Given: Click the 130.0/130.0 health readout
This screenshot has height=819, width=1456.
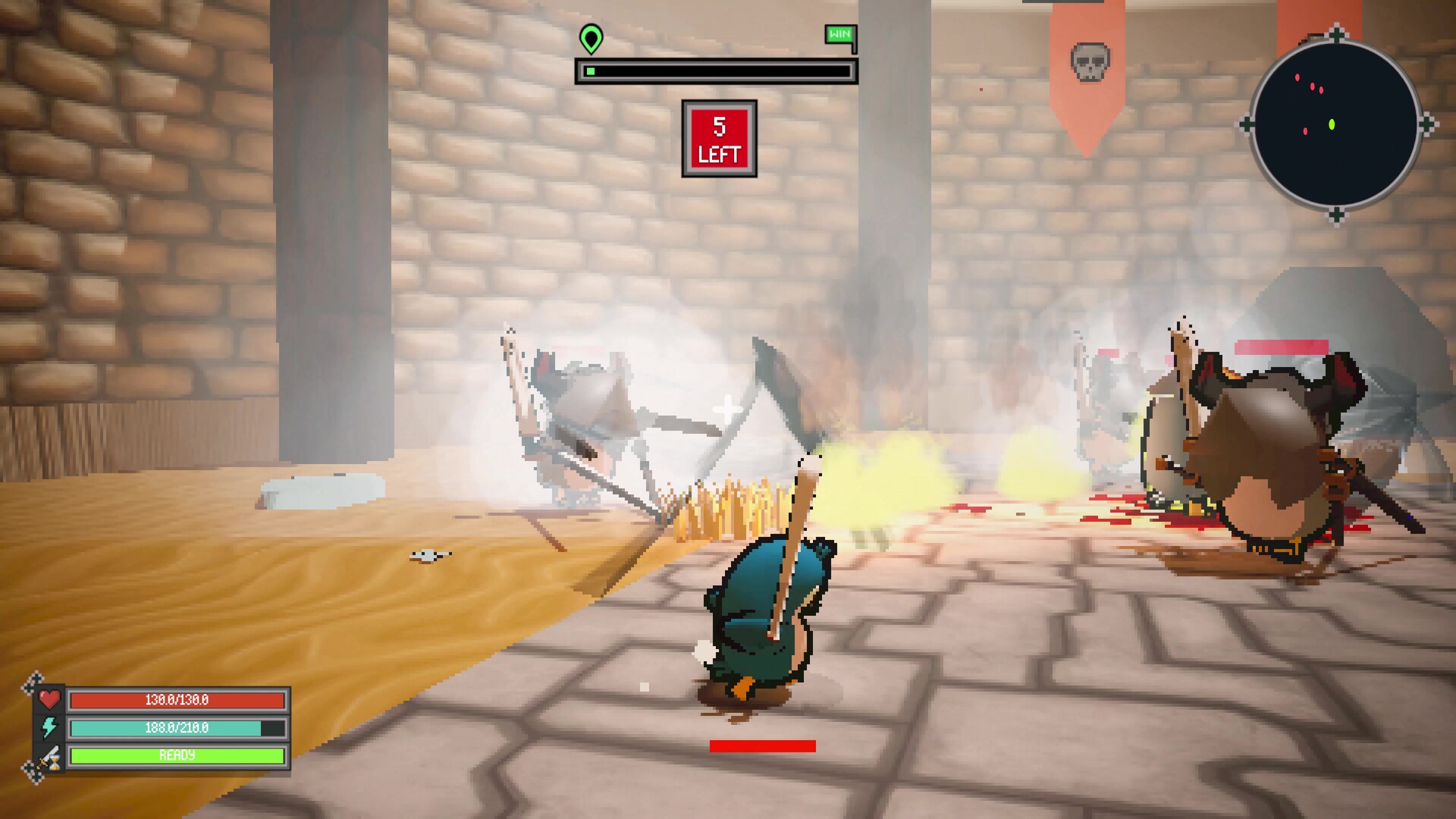Looking at the screenshot, I should tap(176, 701).
